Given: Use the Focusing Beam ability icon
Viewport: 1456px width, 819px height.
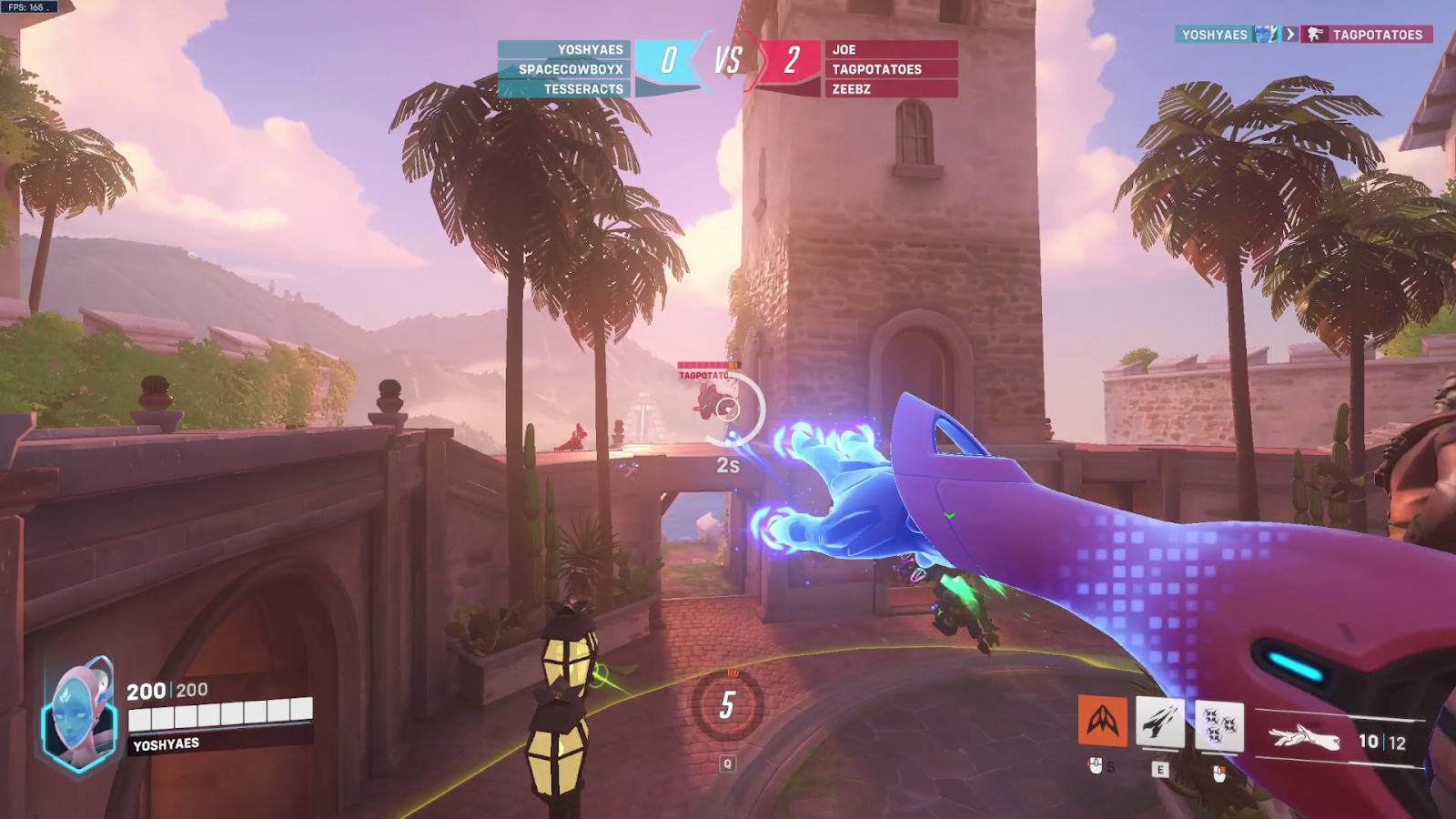Looking at the screenshot, I should pos(1160,723).
